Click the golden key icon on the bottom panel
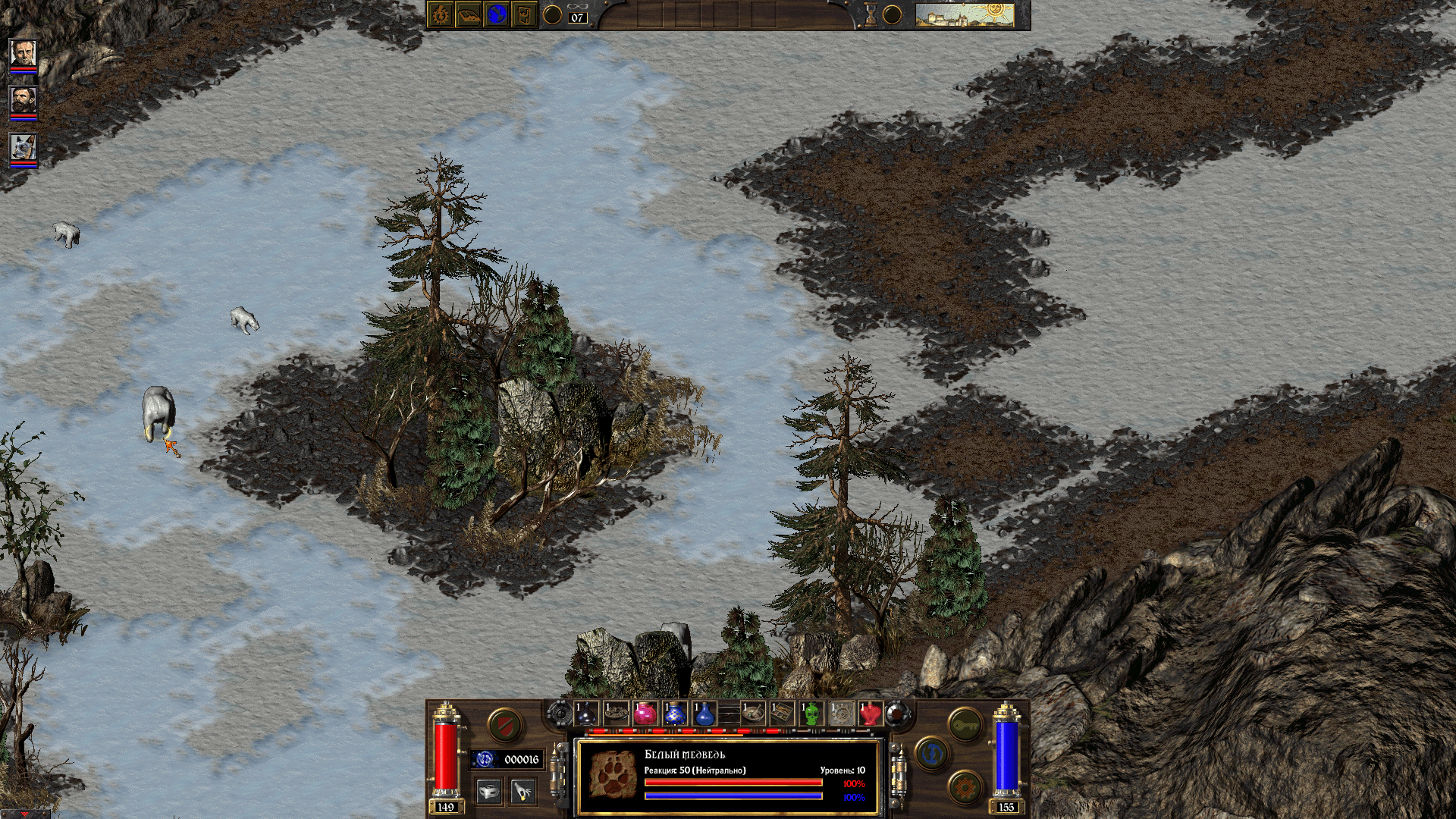This screenshot has height=819, width=1456. pos(965,726)
